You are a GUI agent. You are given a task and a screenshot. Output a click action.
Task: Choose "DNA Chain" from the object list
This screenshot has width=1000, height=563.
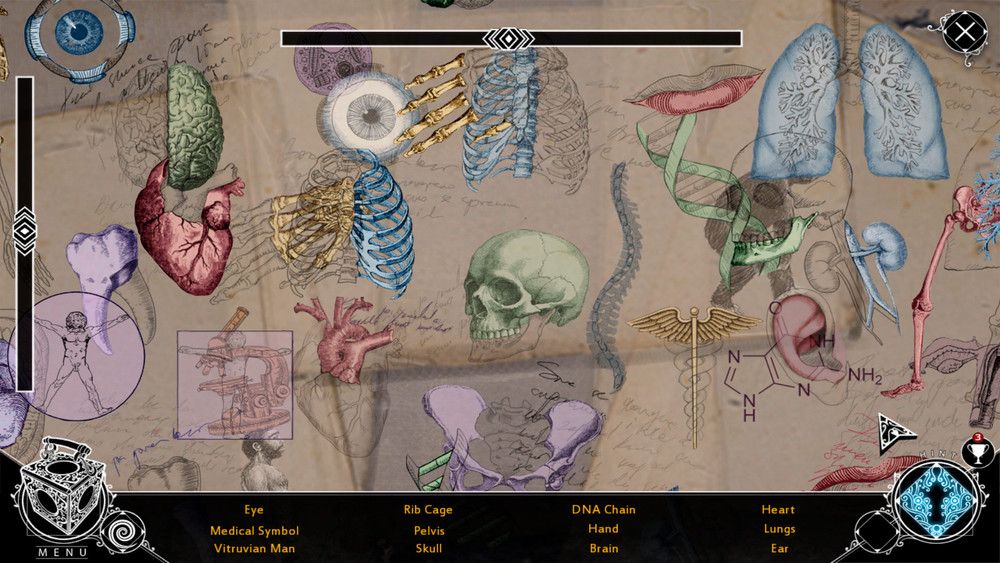point(603,510)
